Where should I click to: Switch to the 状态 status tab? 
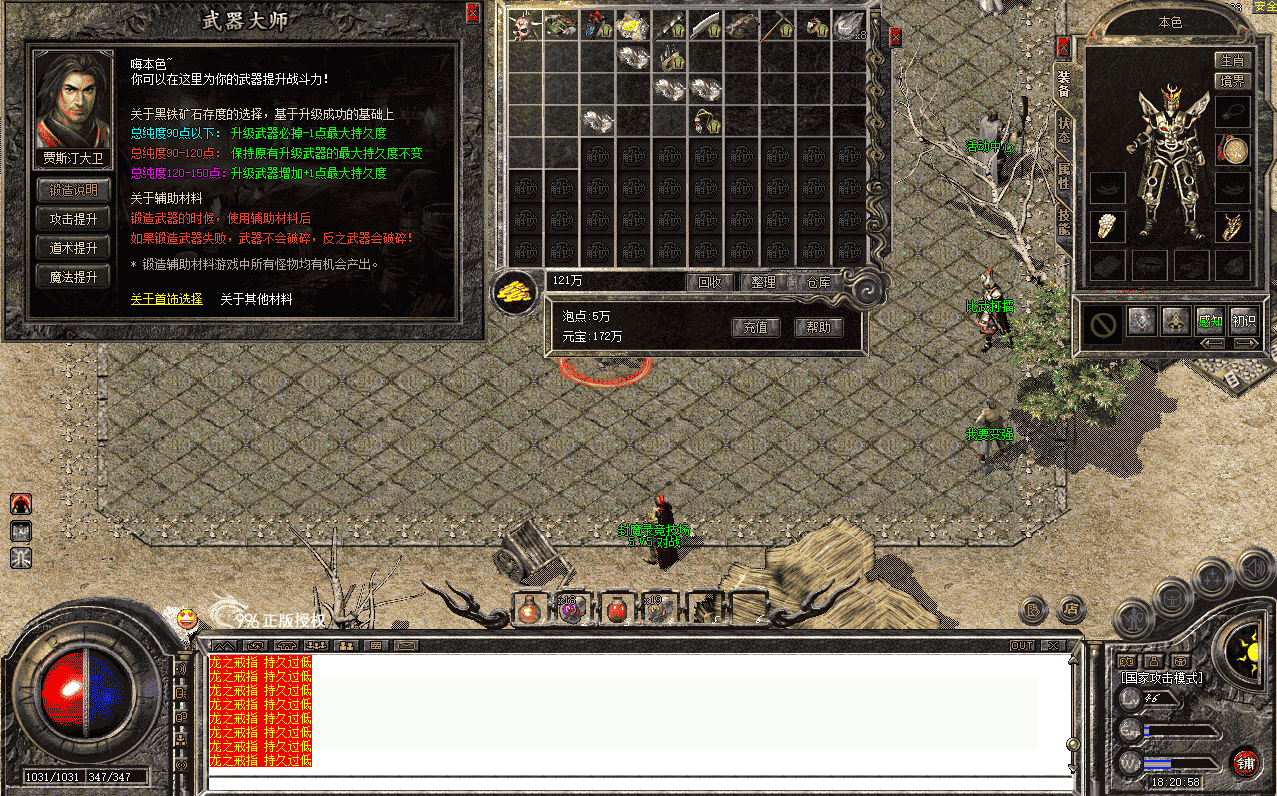tap(1063, 130)
